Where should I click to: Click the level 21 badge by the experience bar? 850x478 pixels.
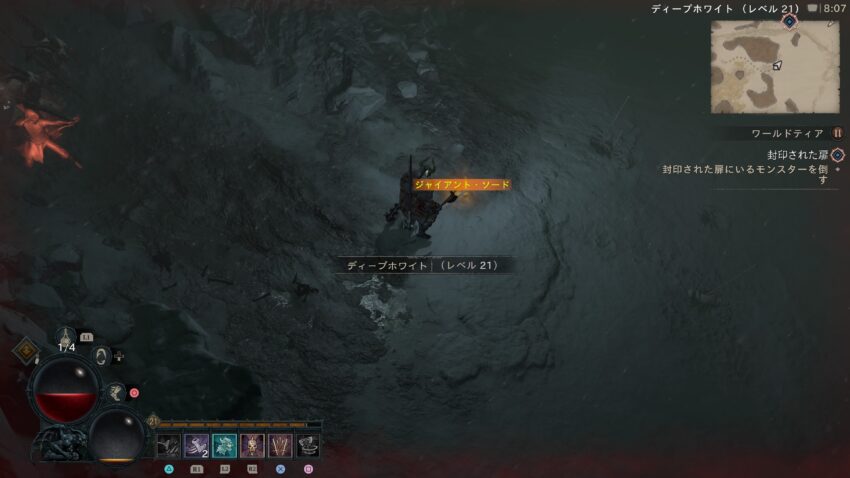click(x=153, y=422)
